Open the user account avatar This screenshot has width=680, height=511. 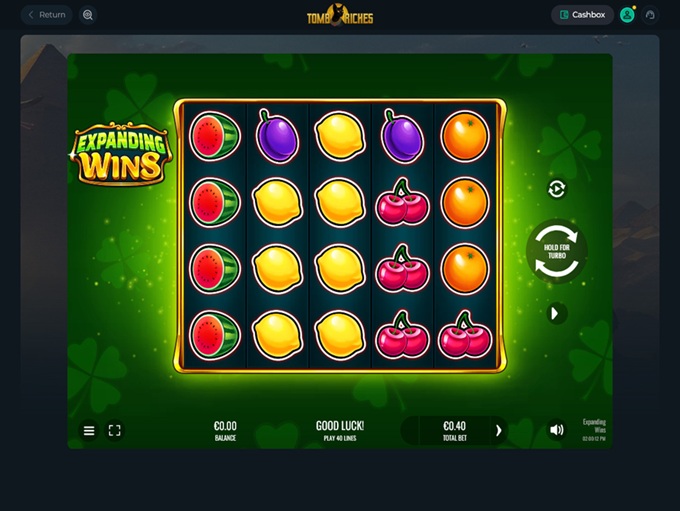tap(627, 15)
